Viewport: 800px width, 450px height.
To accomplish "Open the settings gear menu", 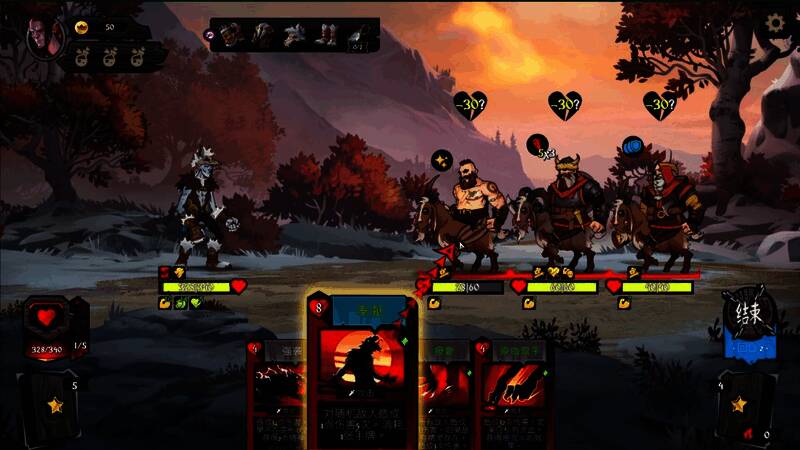I will pos(775,23).
